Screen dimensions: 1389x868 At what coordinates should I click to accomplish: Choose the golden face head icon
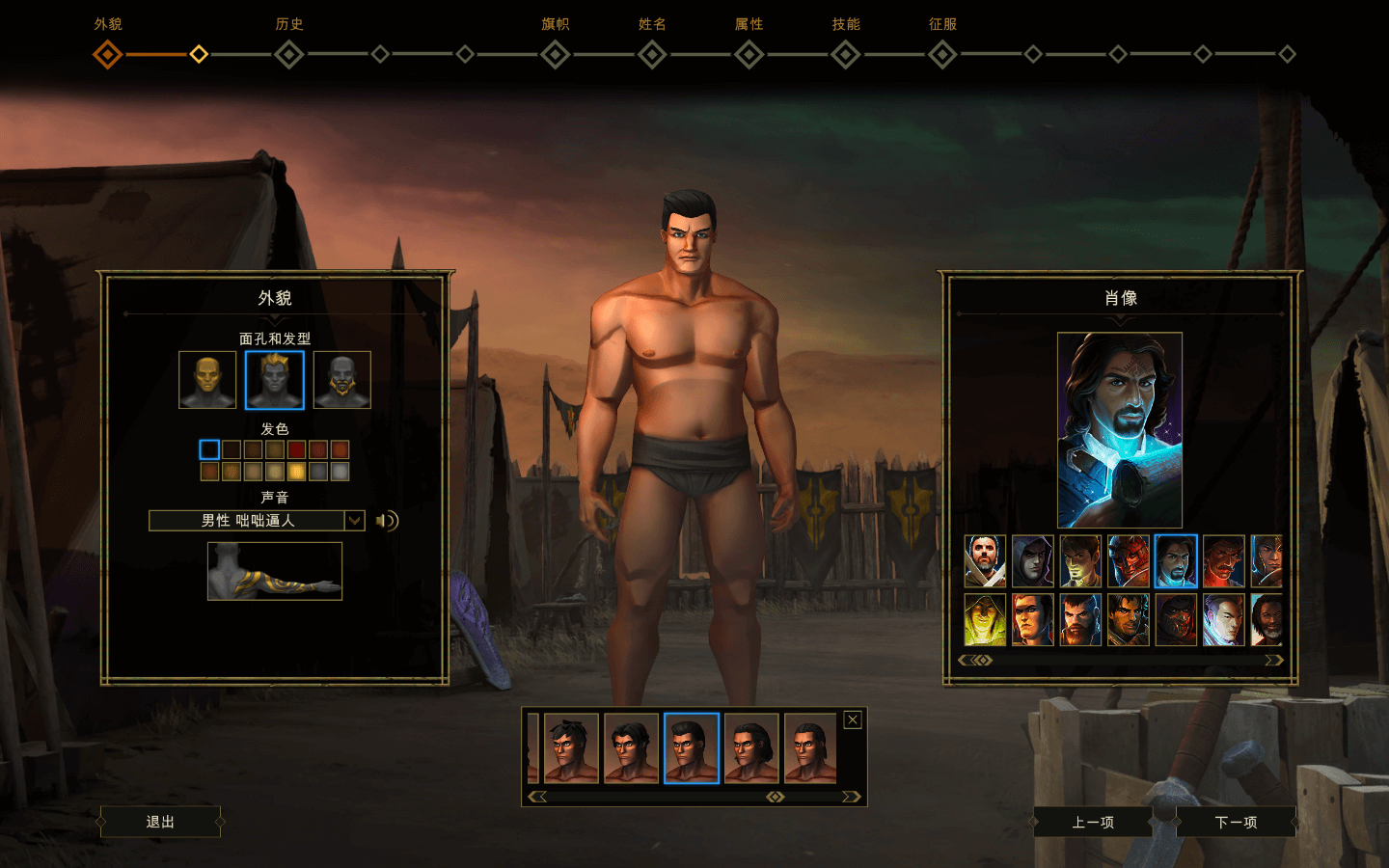tap(207, 380)
